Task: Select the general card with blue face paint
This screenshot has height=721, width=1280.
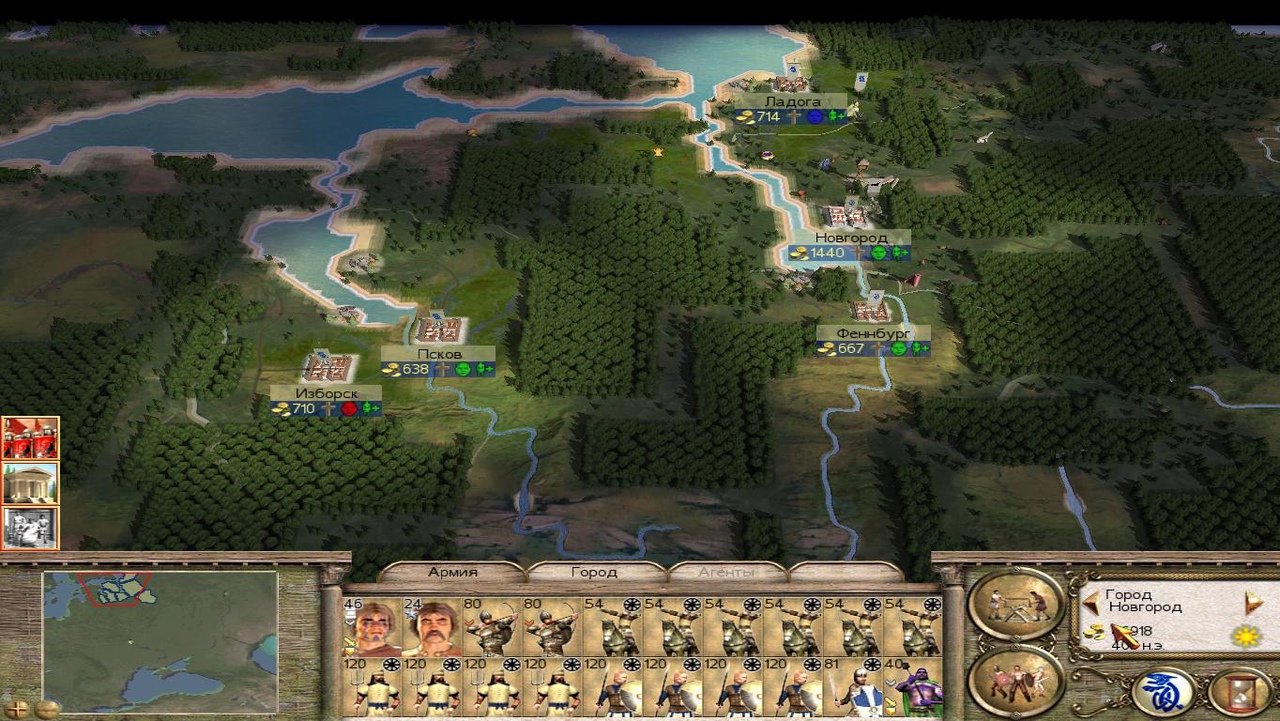Action: 372,627
